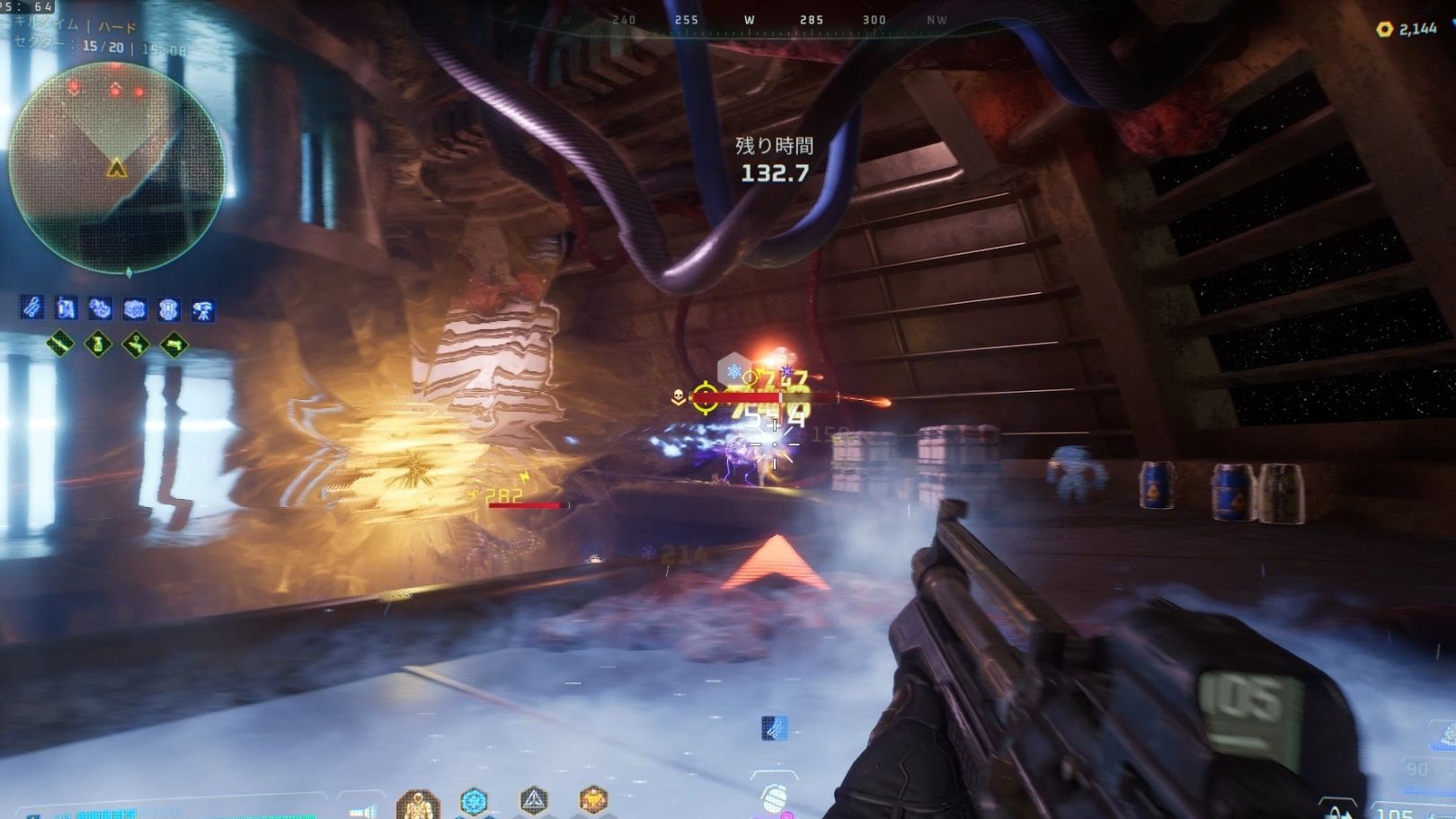
Task: Click the blue tripod turret buff icon
Action: (203, 310)
